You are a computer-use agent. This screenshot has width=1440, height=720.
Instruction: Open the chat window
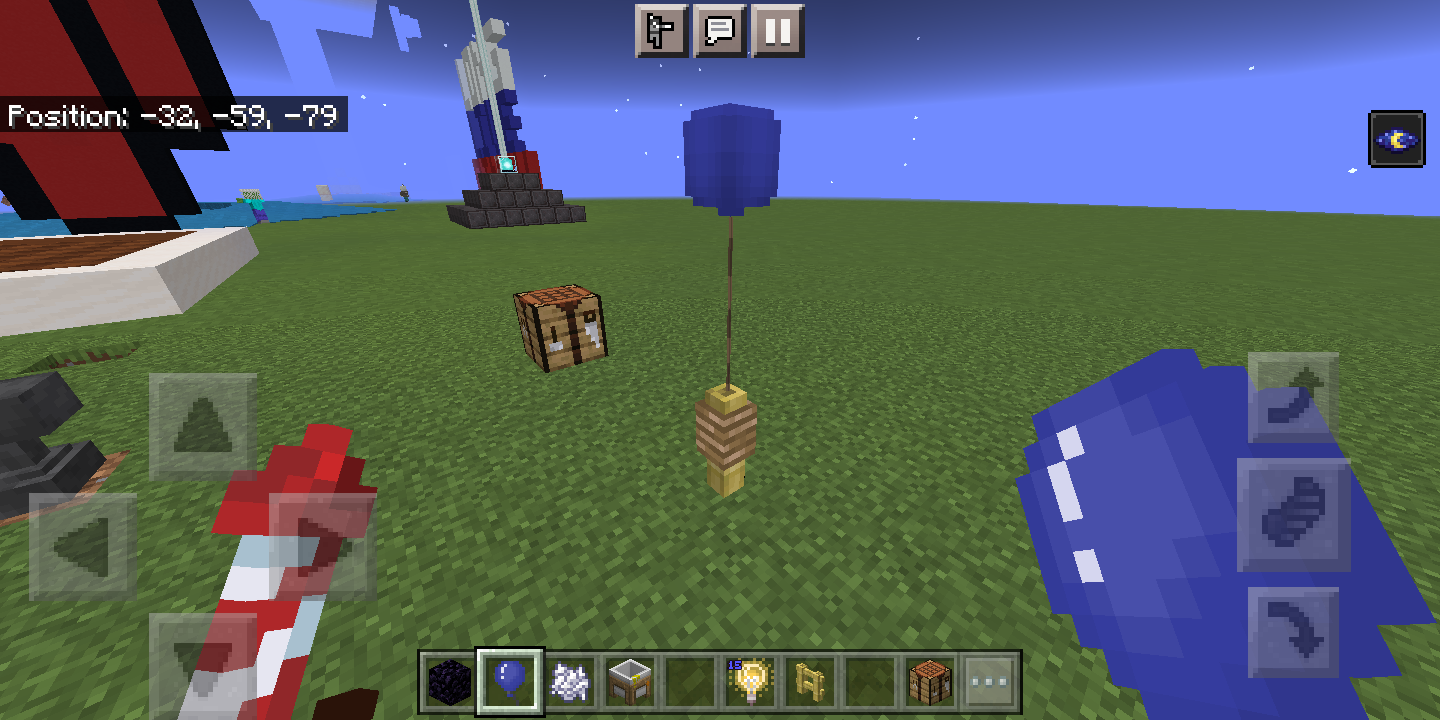coord(722,31)
